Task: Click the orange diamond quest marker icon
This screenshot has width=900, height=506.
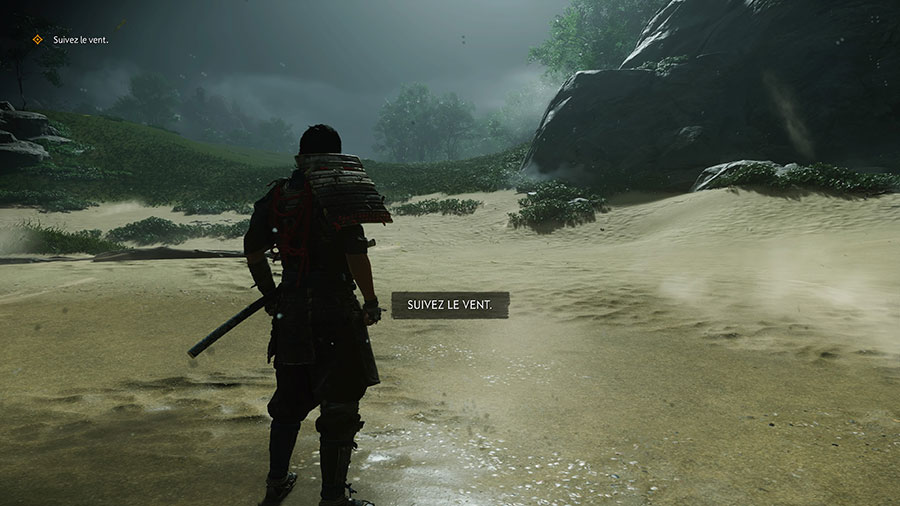Action: pos(38,40)
